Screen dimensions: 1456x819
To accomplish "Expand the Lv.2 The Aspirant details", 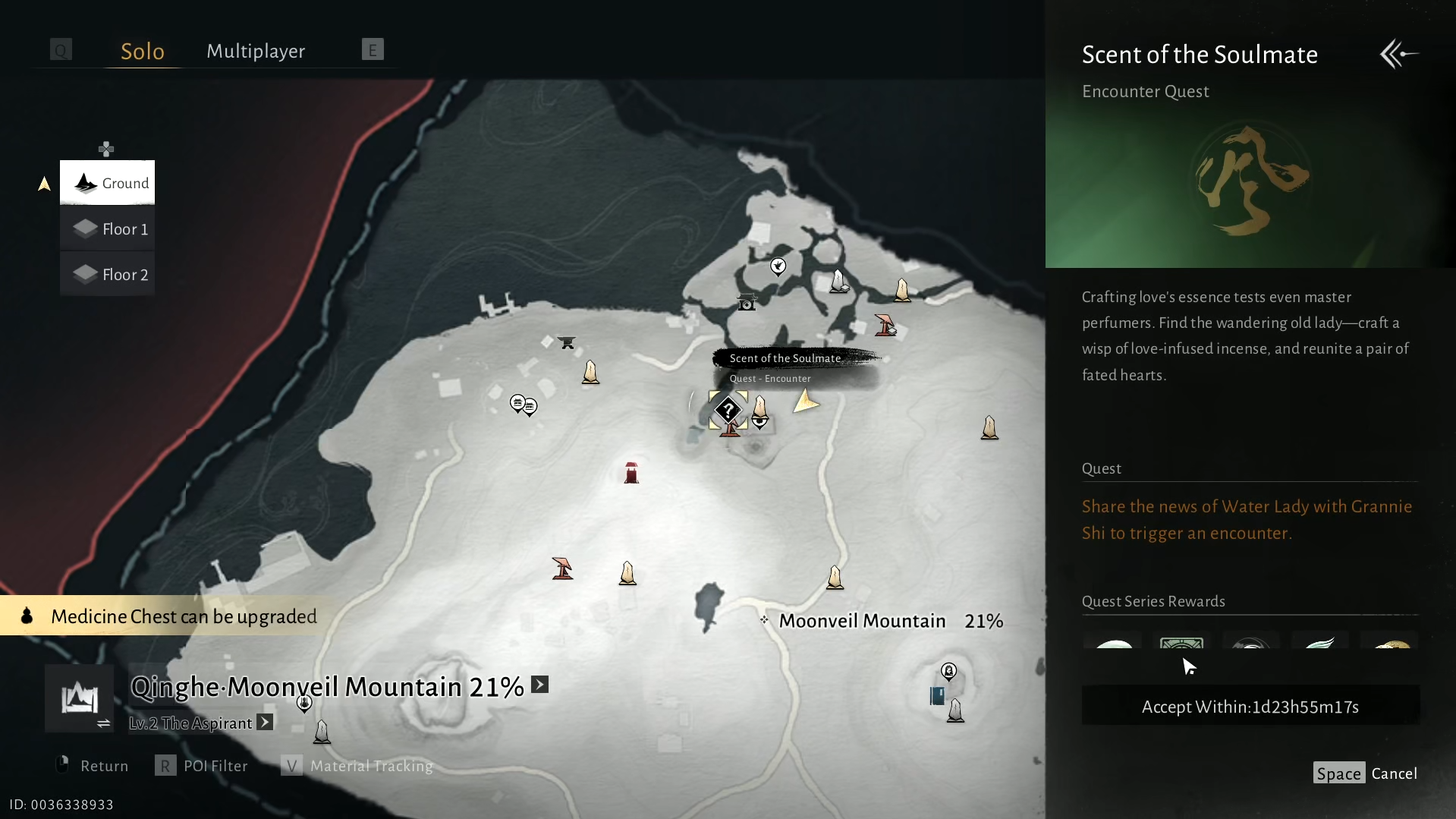I will pos(265,723).
